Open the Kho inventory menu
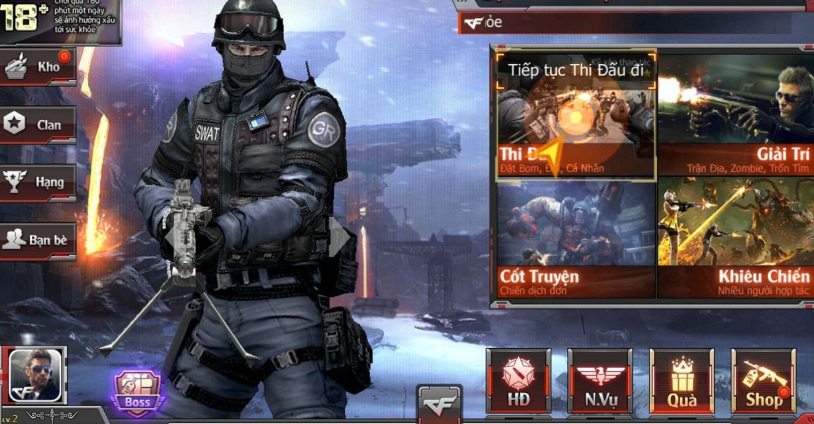 (37, 67)
